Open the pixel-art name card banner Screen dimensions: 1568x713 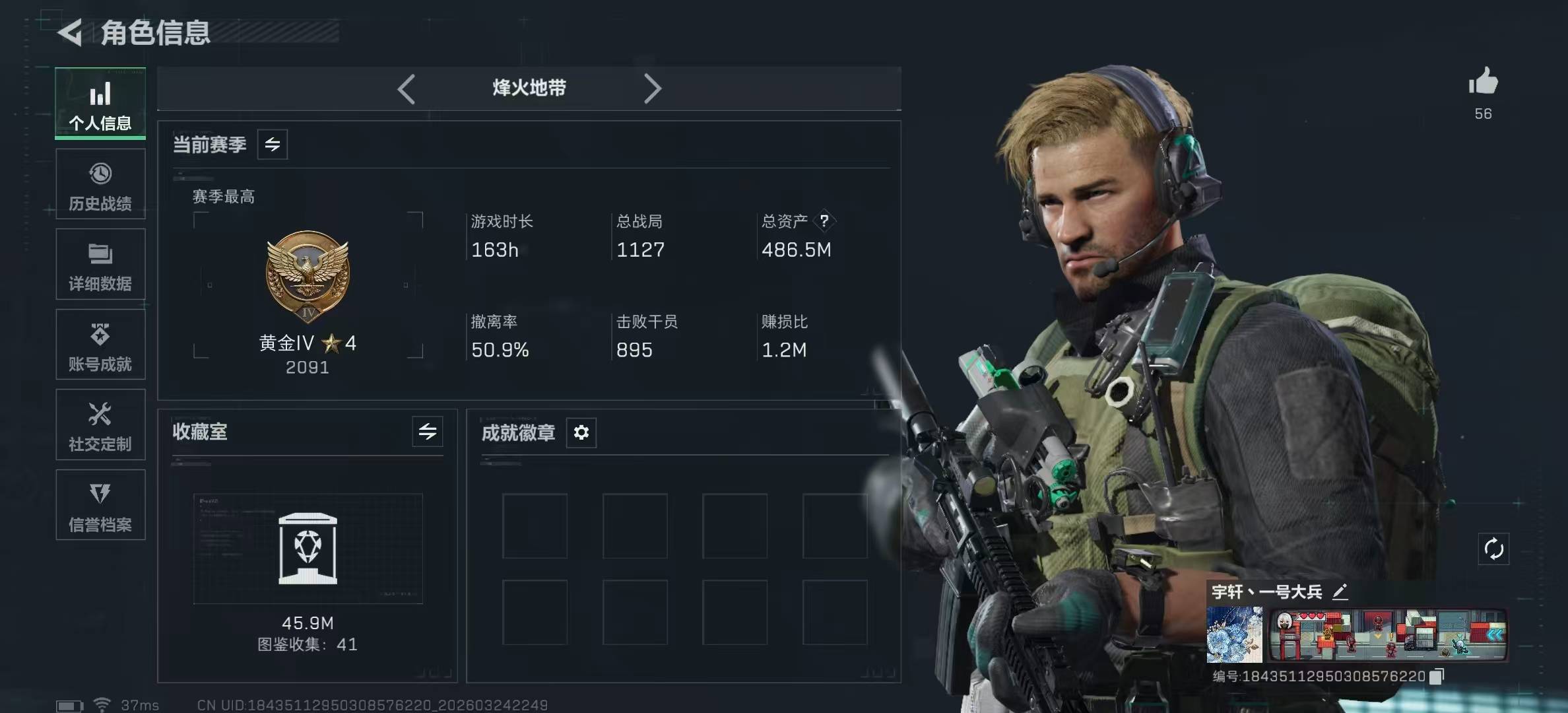point(1388,634)
